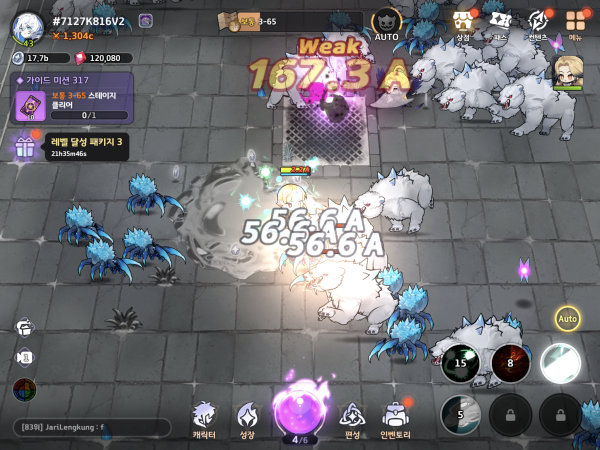Open the 캐릭터 character menu

pyautogui.click(x=204, y=420)
